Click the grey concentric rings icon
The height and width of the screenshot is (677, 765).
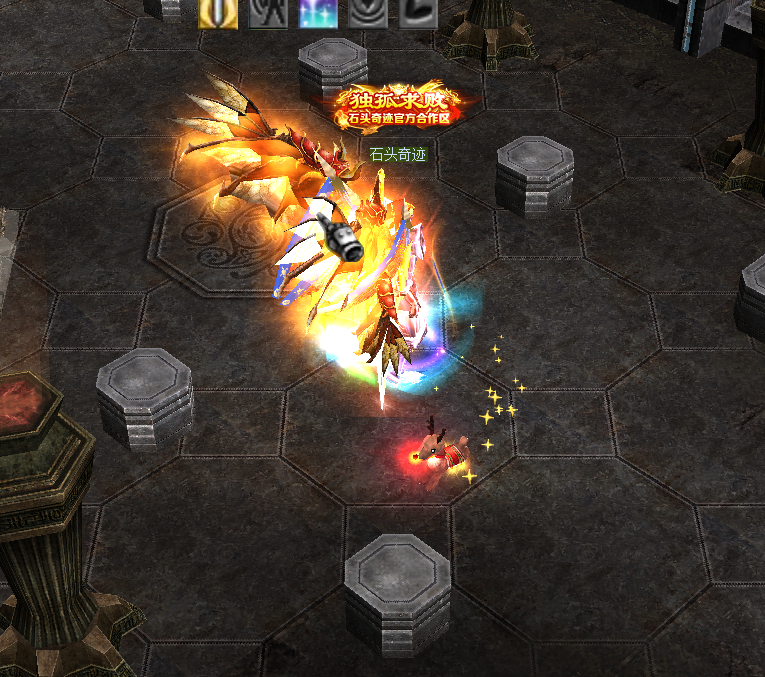(x=368, y=12)
